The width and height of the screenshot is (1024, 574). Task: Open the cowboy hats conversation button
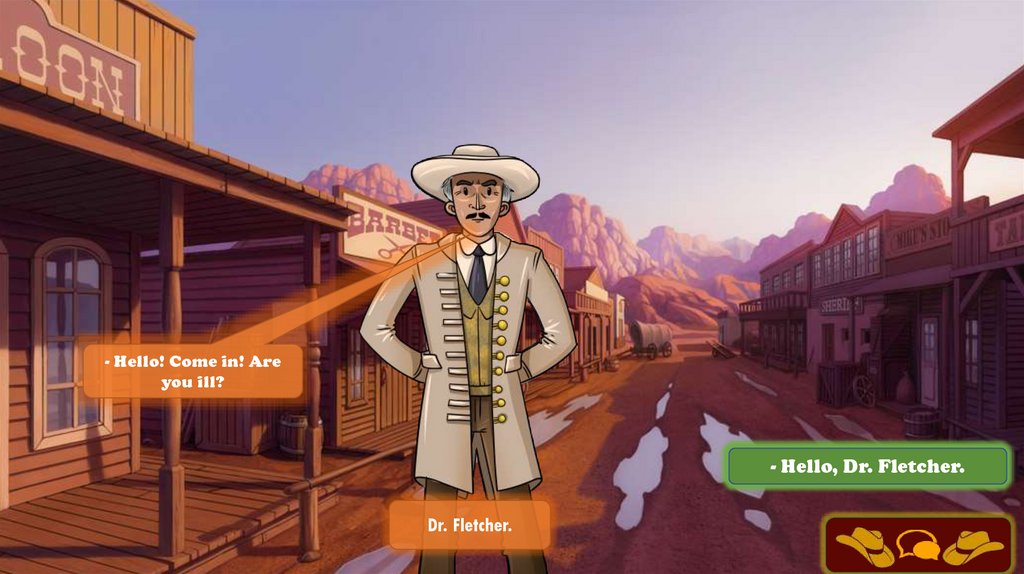918,545
